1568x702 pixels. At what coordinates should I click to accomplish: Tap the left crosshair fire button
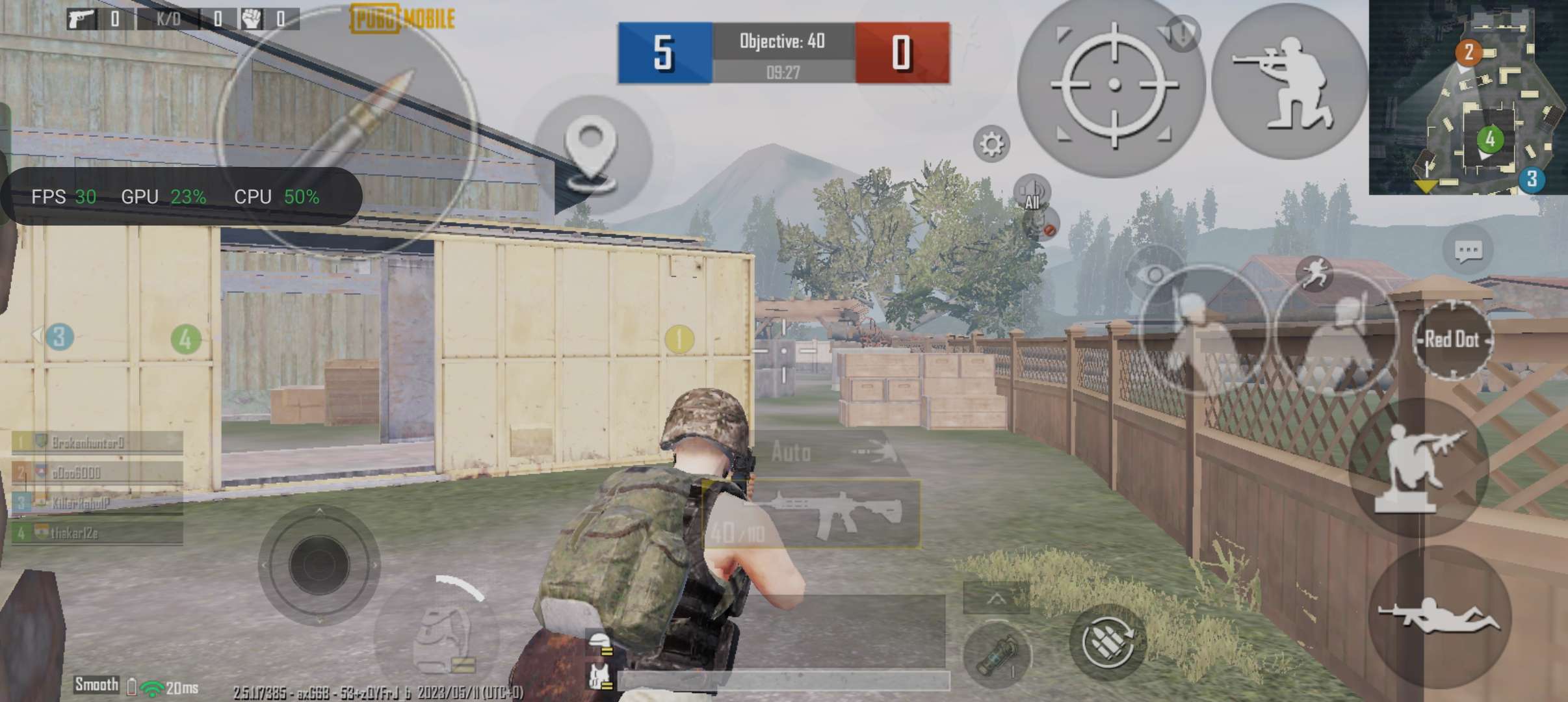pos(1114,84)
